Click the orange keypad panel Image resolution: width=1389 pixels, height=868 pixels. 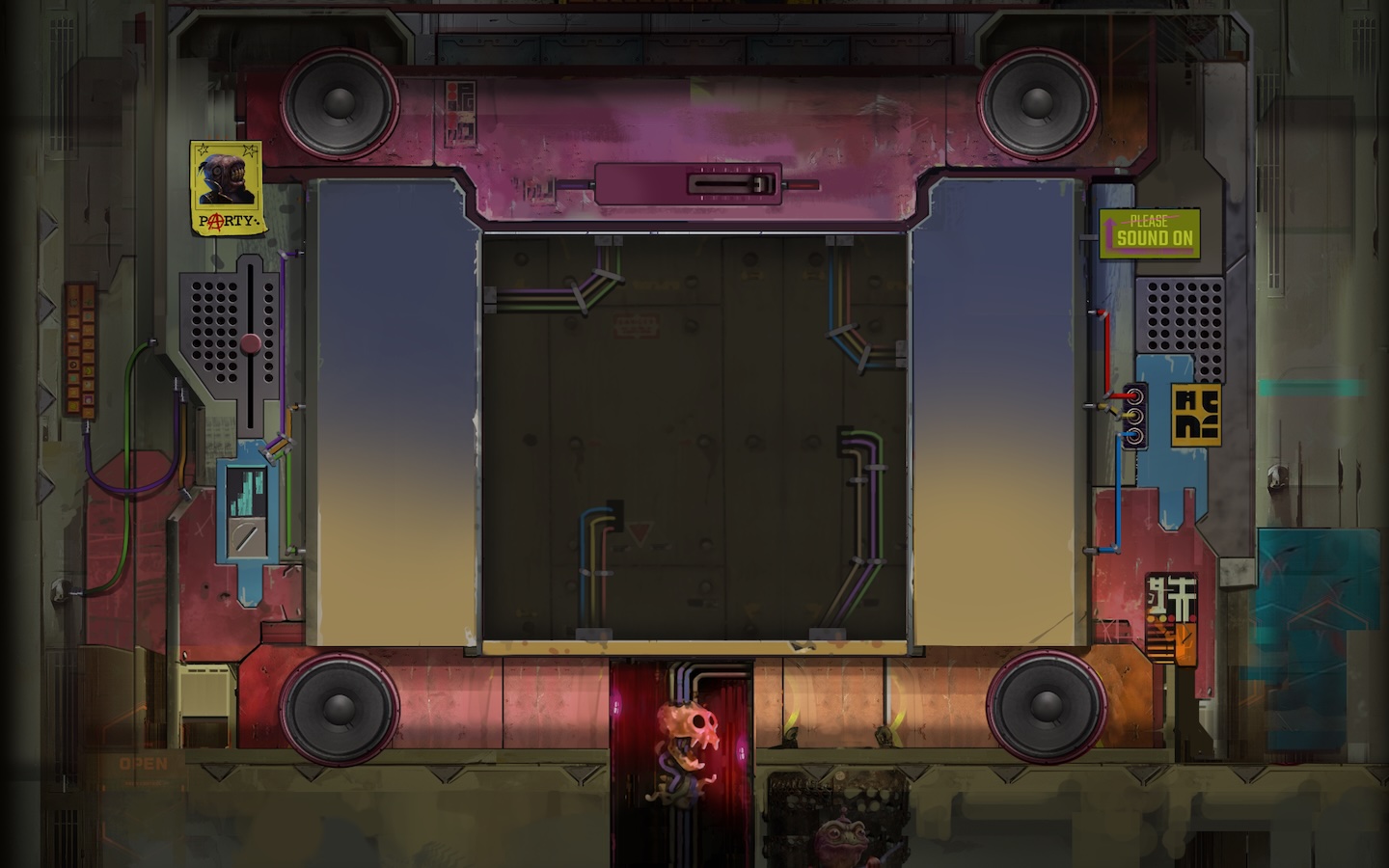[x=81, y=349]
